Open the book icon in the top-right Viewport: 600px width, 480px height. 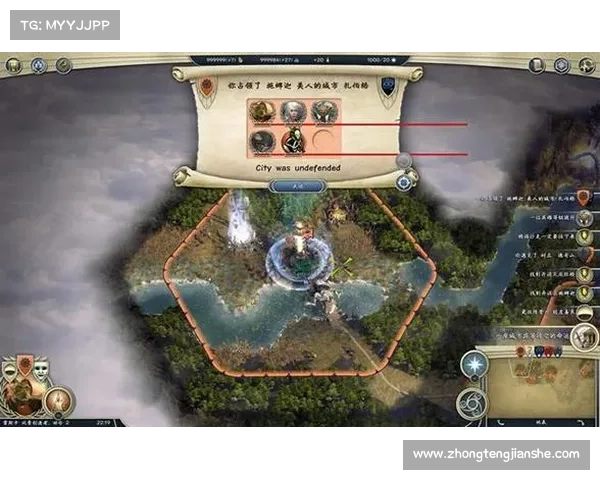click(x=536, y=65)
